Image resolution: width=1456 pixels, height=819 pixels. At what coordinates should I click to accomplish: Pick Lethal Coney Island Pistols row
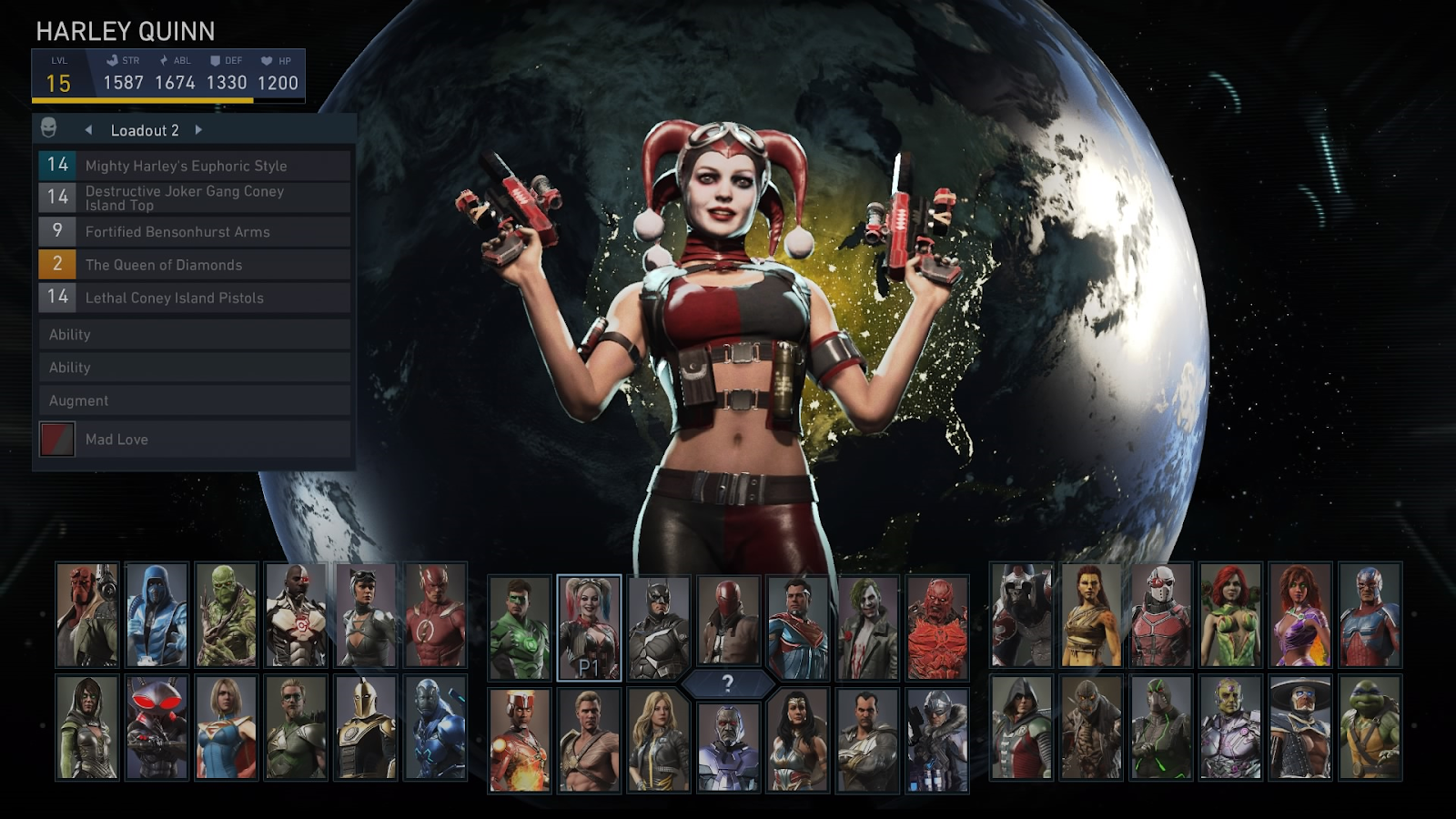pos(194,298)
